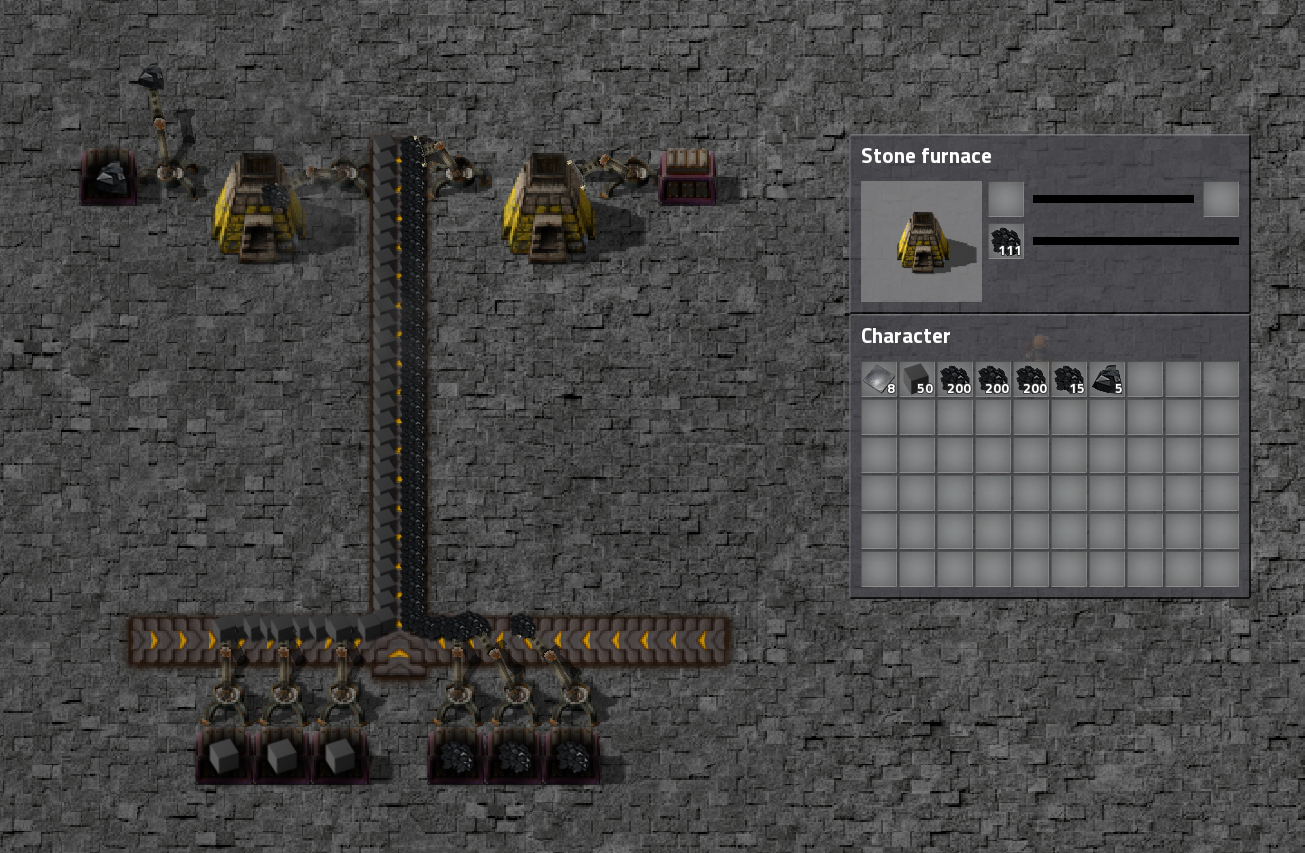The image size is (1305, 853).
Task: Pick up the stack of 50 stone blocks
Action: 917,380
